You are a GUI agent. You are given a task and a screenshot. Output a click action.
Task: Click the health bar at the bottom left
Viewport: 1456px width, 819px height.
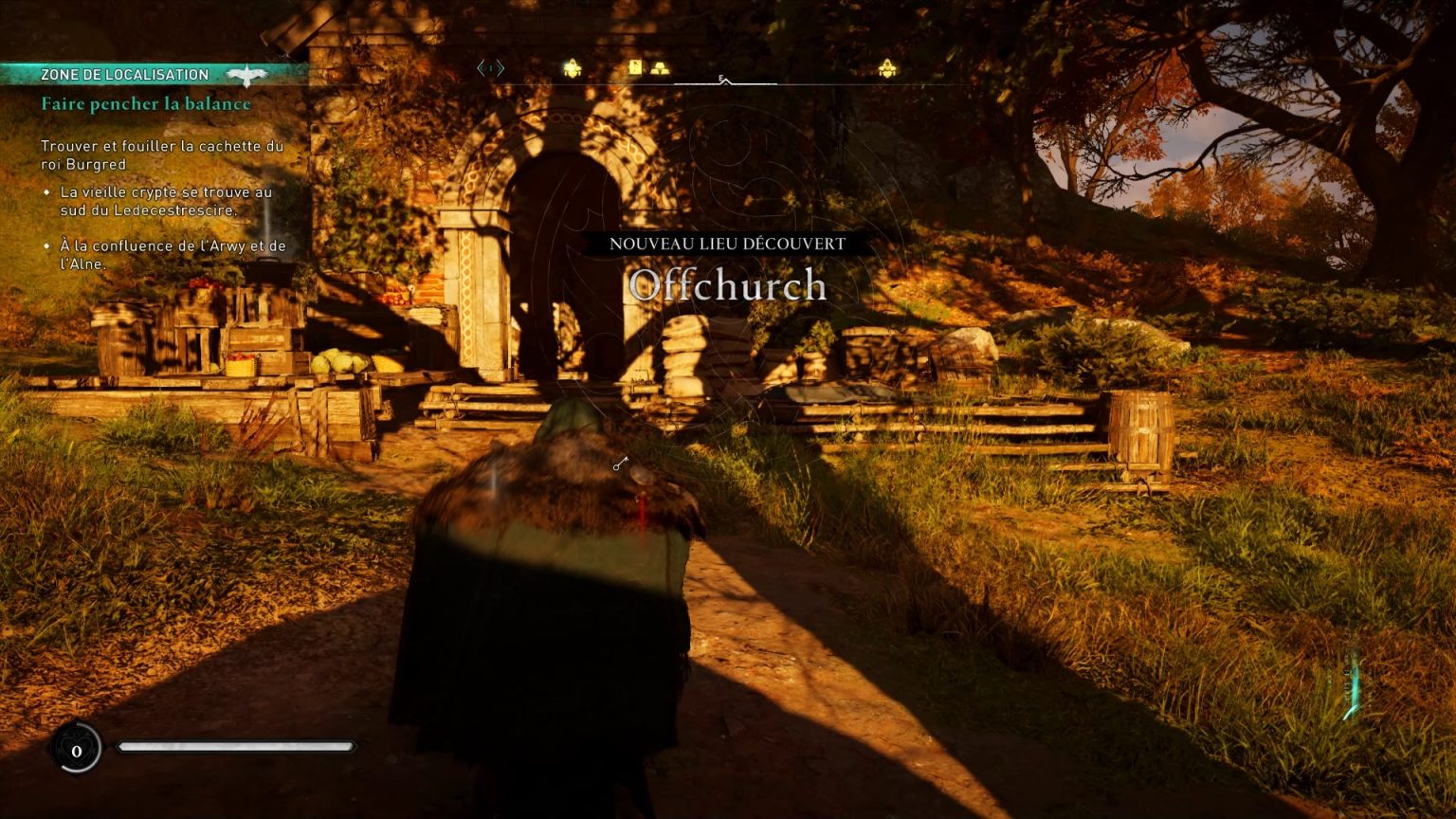pos(237,748)
